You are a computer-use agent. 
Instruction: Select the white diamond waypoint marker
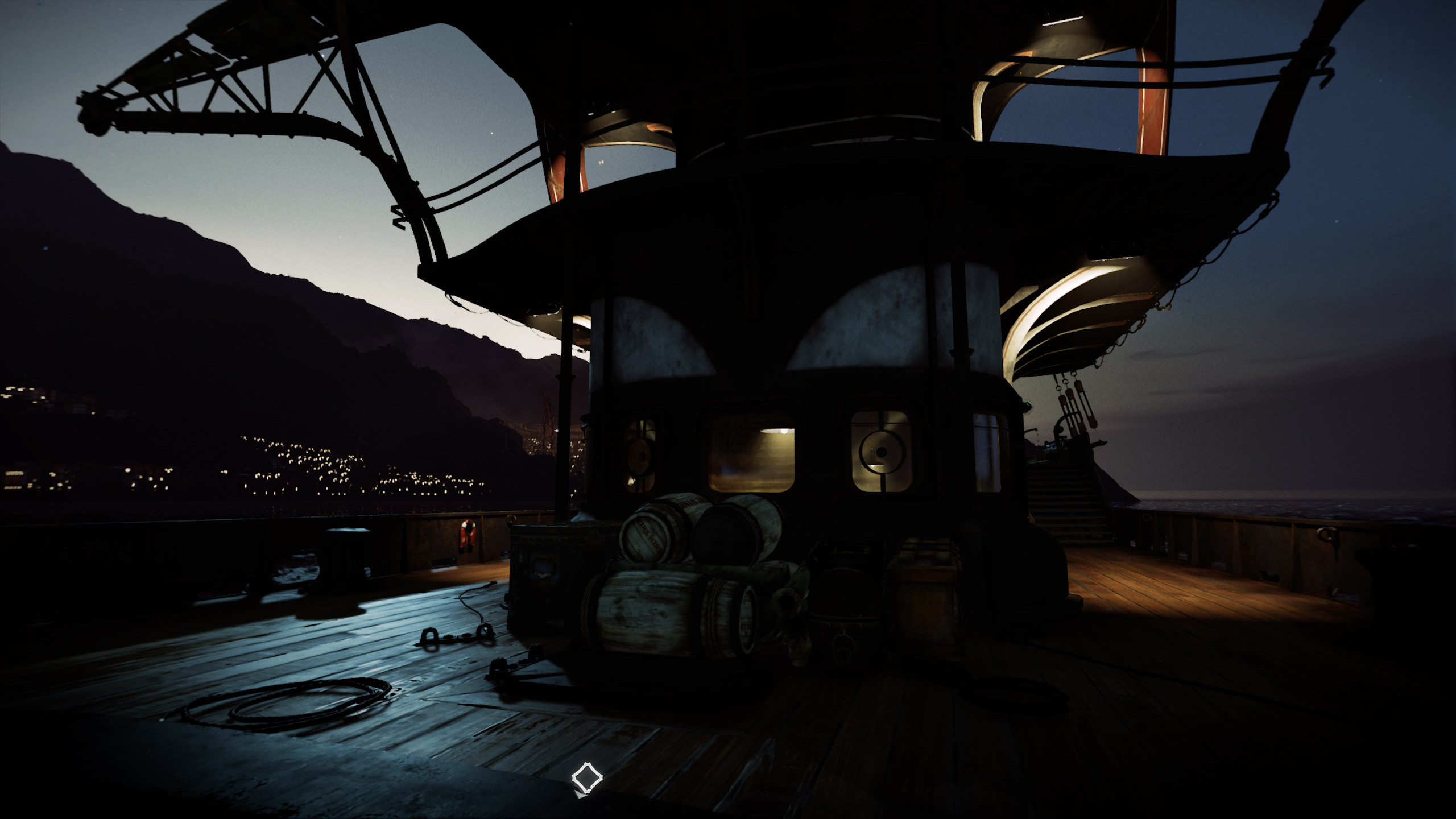point(586,777)
